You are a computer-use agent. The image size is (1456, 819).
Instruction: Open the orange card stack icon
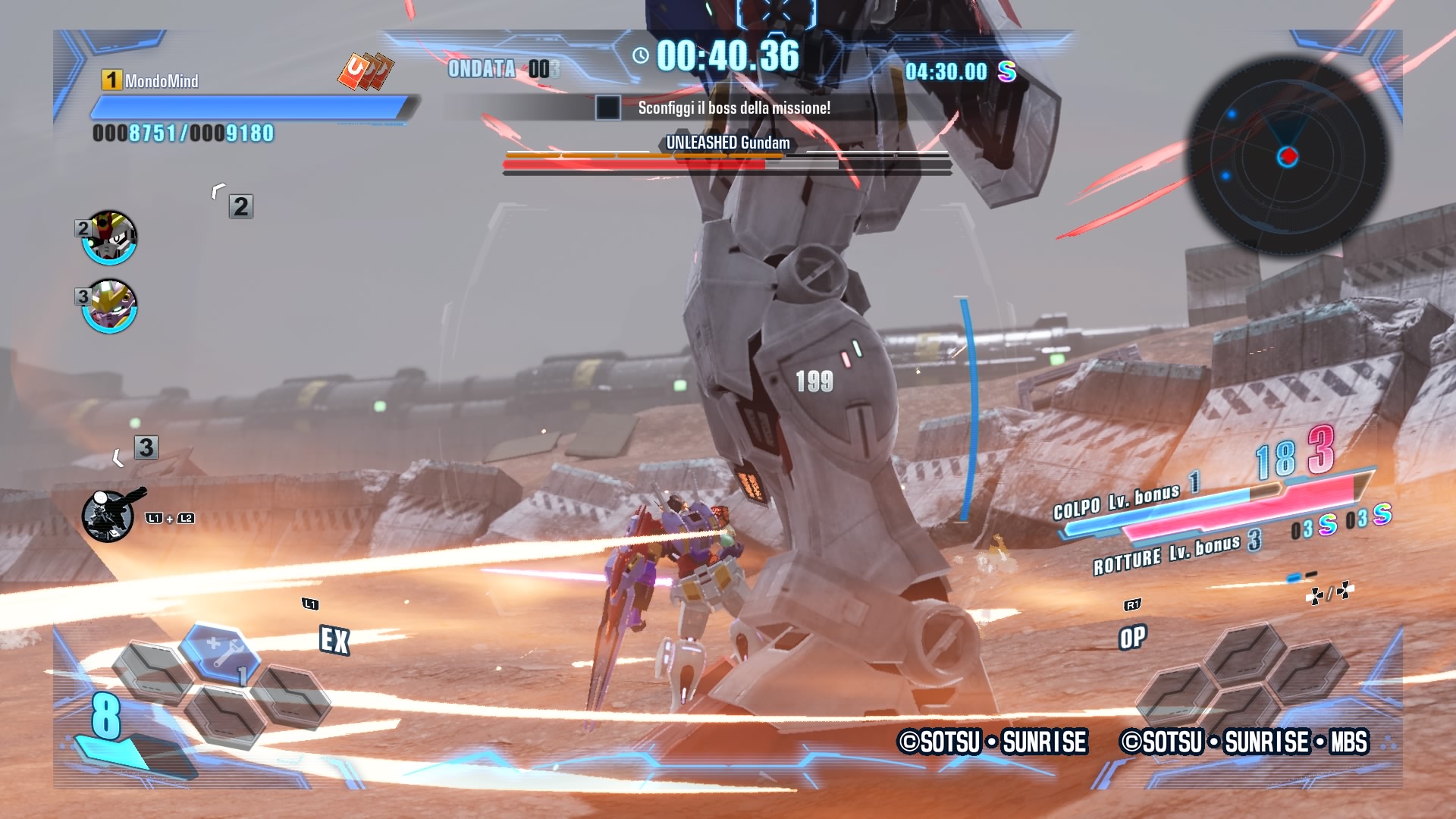tap(366, 71)
